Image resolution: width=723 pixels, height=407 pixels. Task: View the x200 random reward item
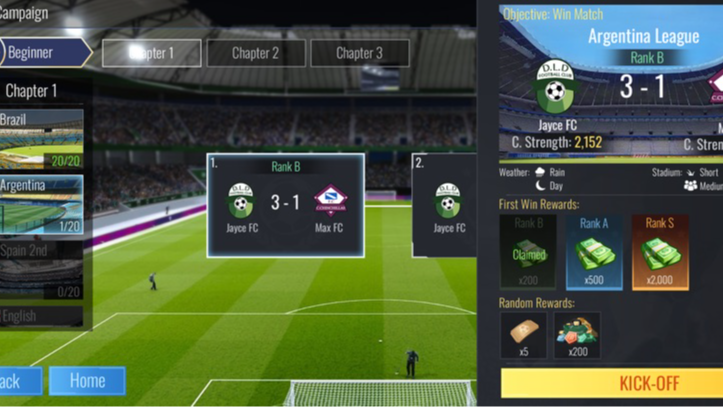click(577, 336)
